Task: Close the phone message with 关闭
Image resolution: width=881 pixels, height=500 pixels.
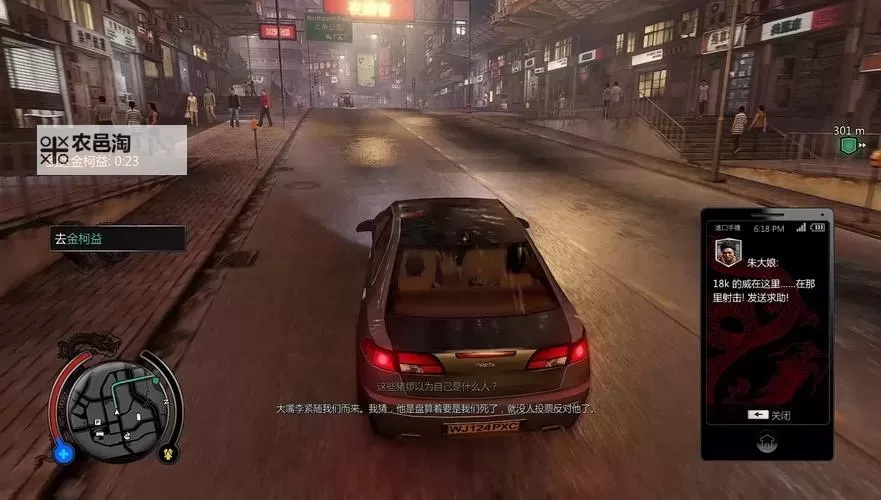Action: [768, 415]
